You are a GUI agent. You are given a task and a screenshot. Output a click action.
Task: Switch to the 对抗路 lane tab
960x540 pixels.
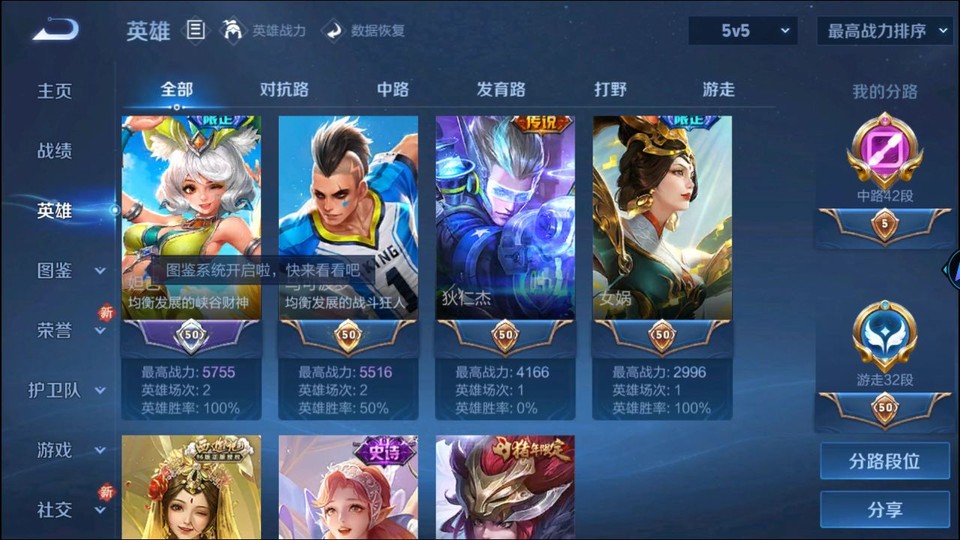tap(284, 89)
